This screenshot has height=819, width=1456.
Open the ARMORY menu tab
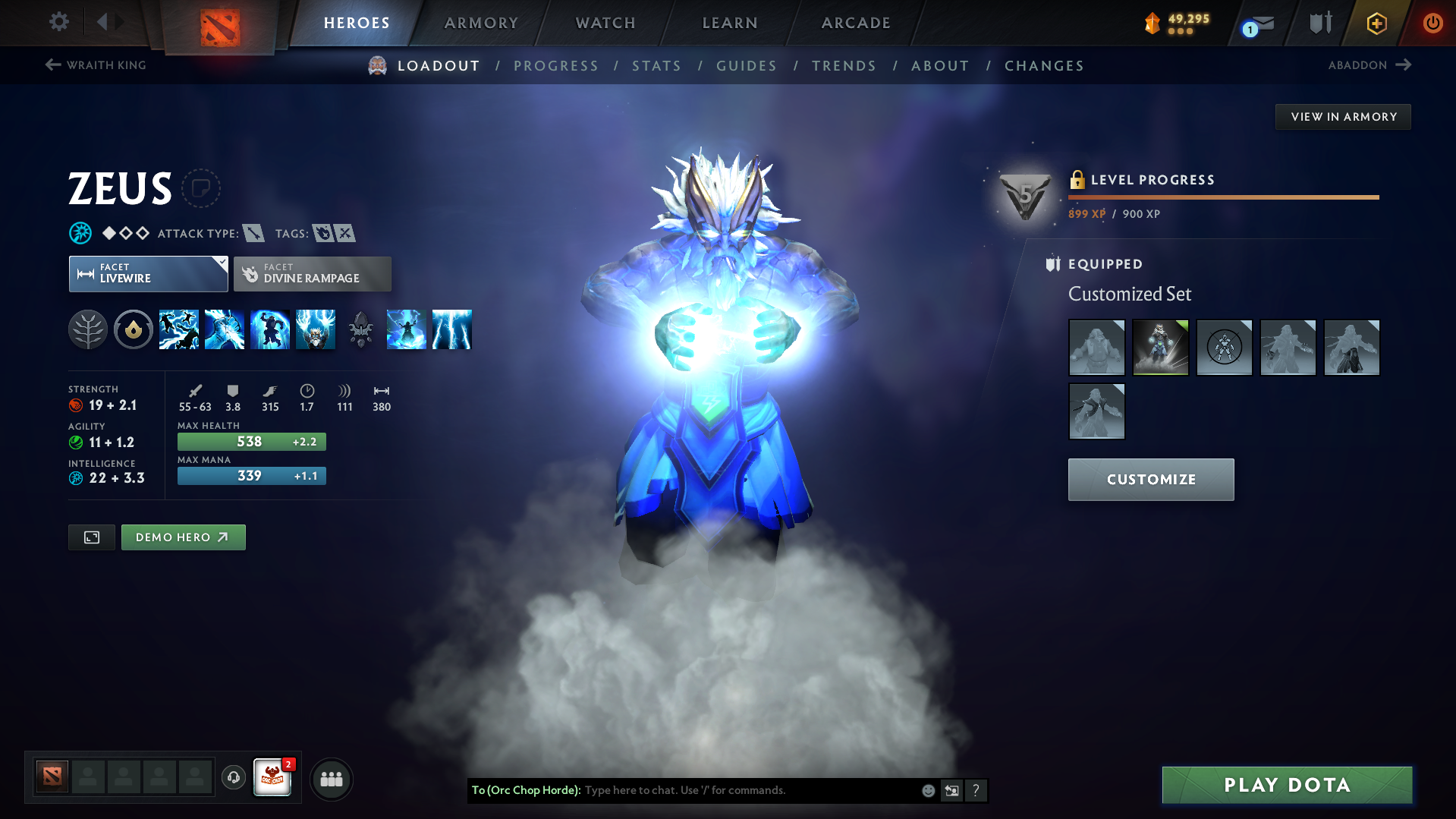[481, 23]
